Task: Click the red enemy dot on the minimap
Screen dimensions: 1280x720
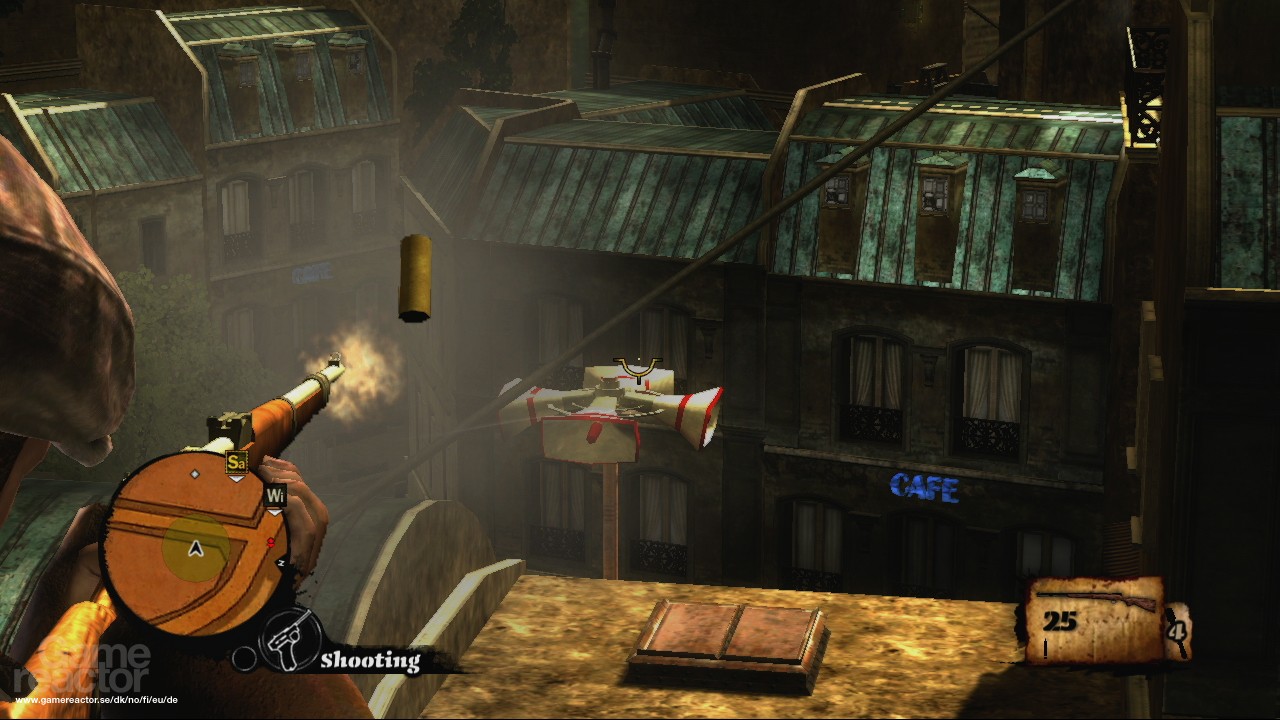Action: pyautogui.click(x=270, y=542)
